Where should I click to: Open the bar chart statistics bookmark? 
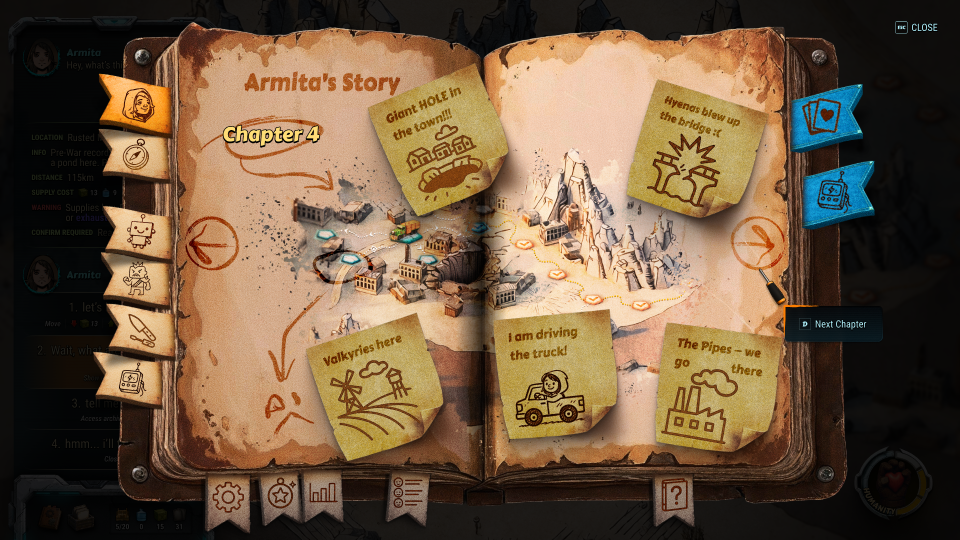(x=323, y=491)
